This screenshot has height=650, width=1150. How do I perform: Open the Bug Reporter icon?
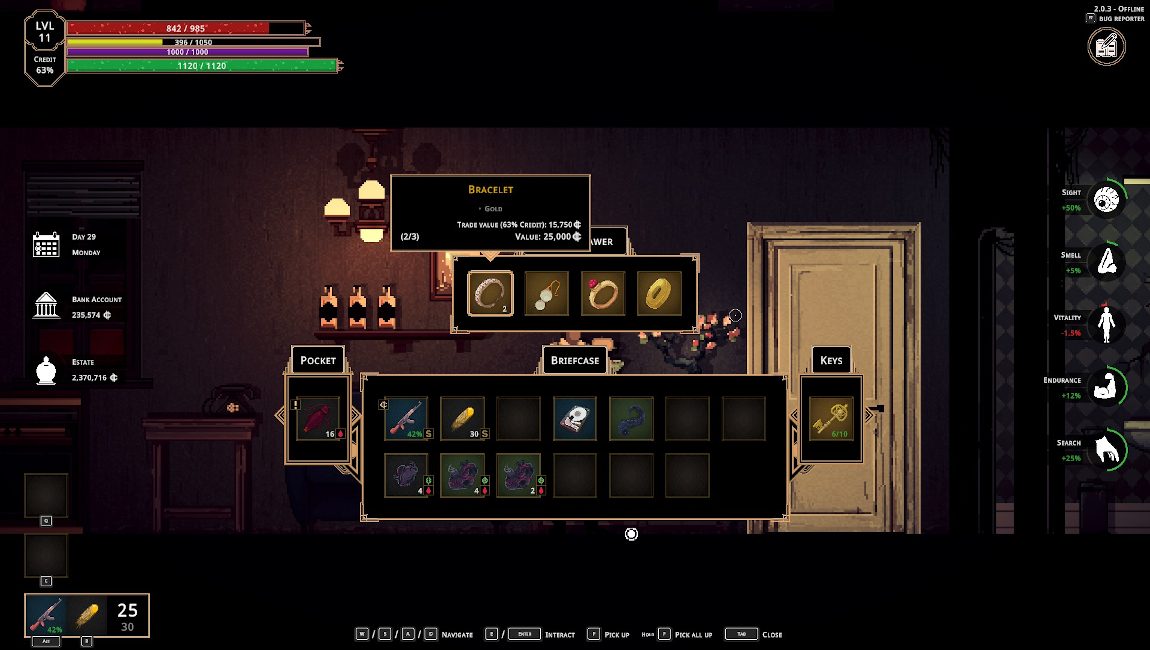click(x=1107, y=46)
